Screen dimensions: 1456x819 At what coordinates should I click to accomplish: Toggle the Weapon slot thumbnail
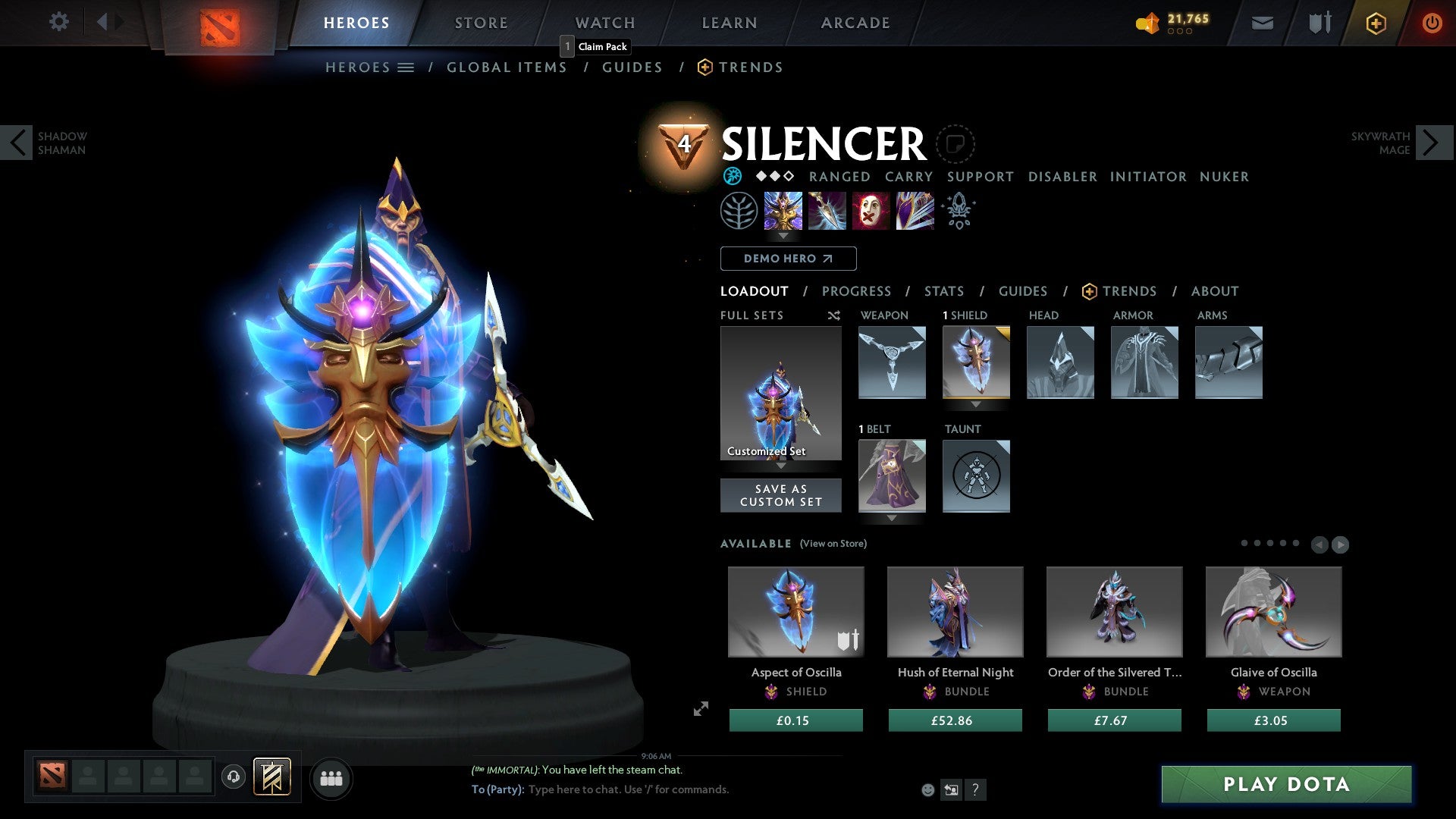click(x=892, y=362)
